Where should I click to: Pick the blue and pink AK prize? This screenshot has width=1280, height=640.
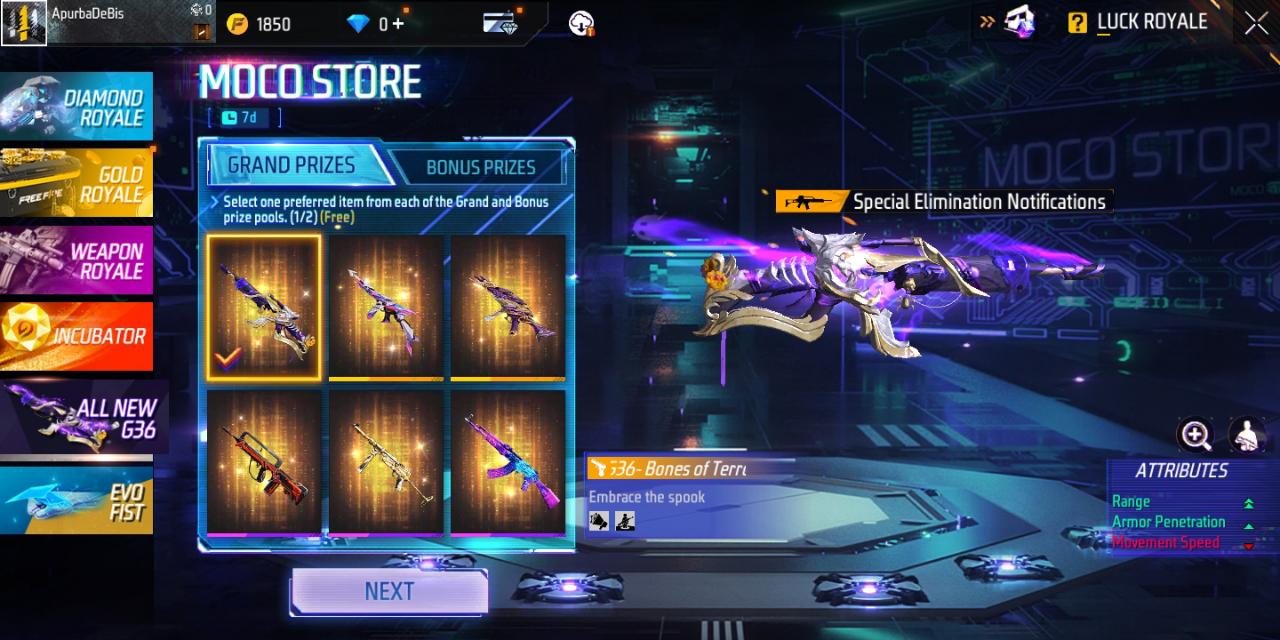[x=508, y=461]
